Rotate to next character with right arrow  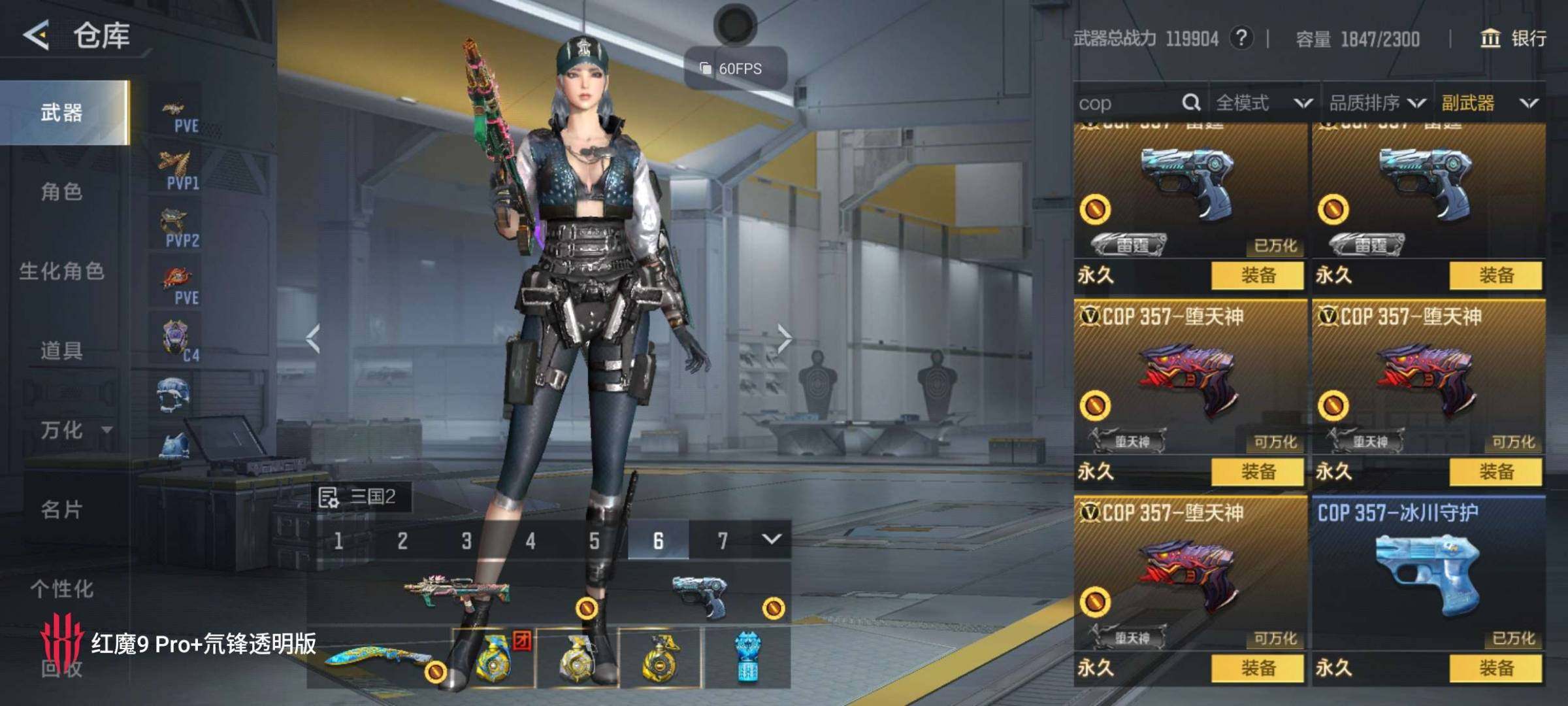coord(784,339)
